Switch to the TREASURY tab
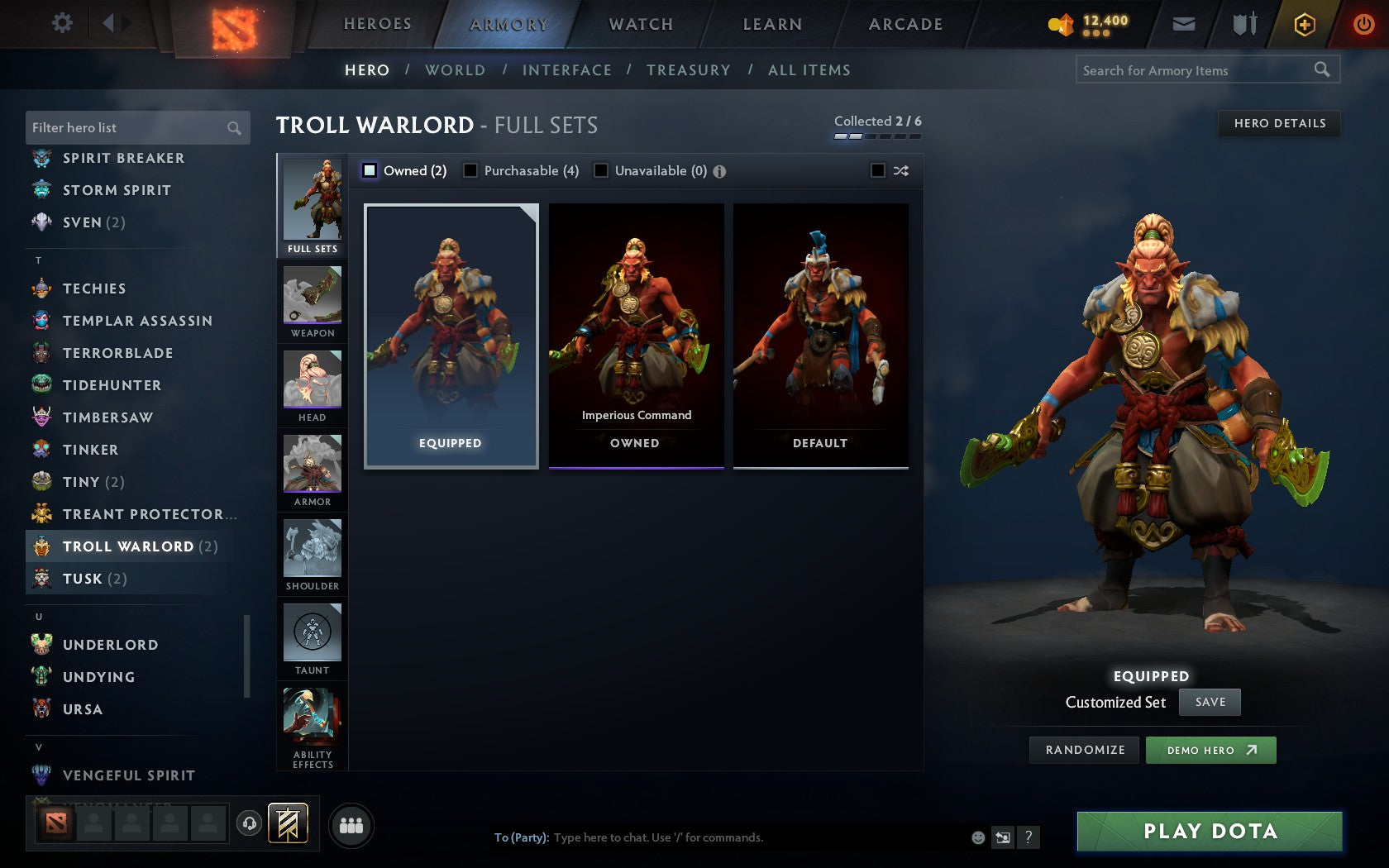The height and width of the screenshot is (868, 1389). pos(689,70)
